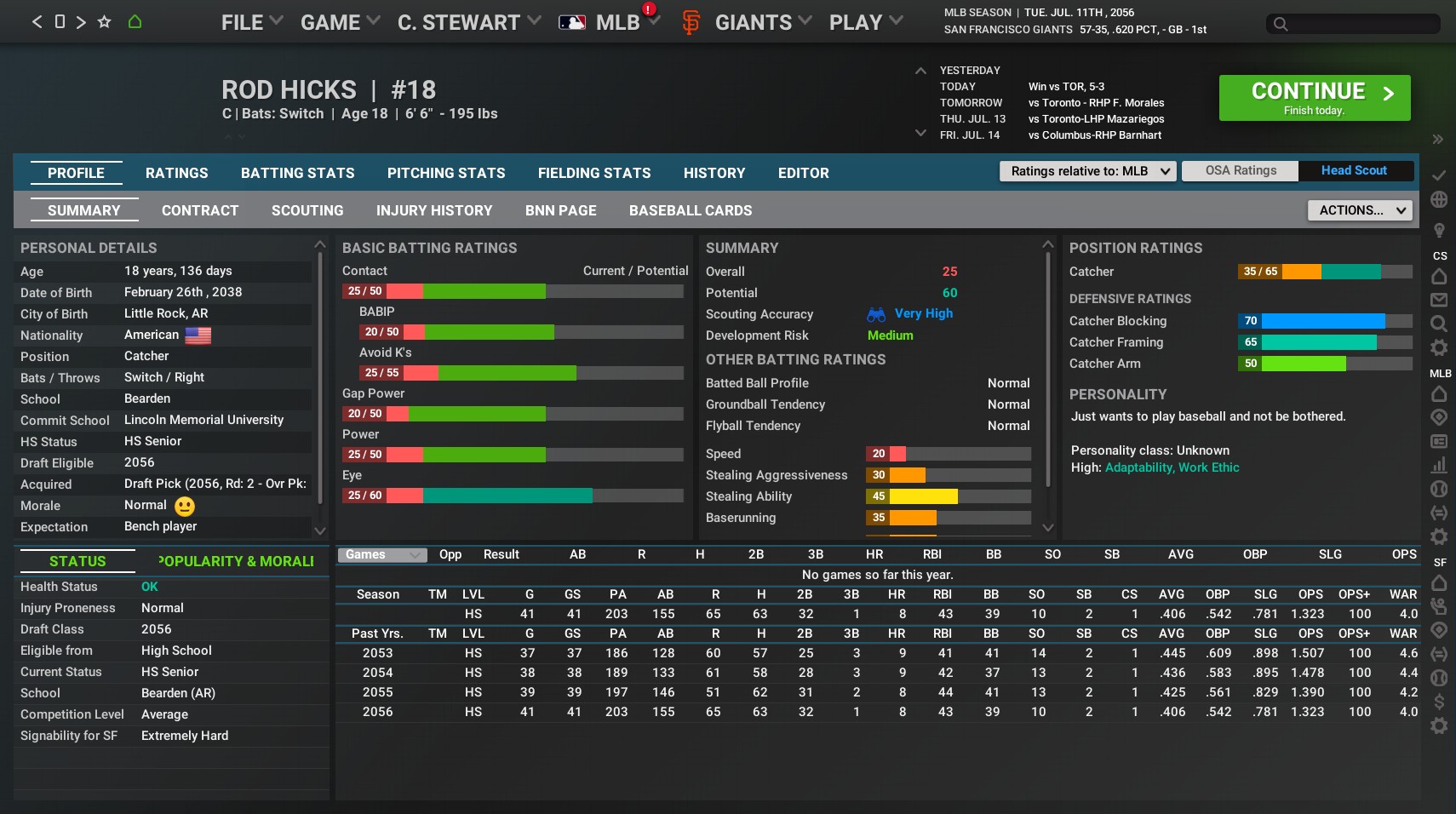The image size is (1456, 814).
Task: Select the OSA Ratings toggle option
Action: (1239, 170)
